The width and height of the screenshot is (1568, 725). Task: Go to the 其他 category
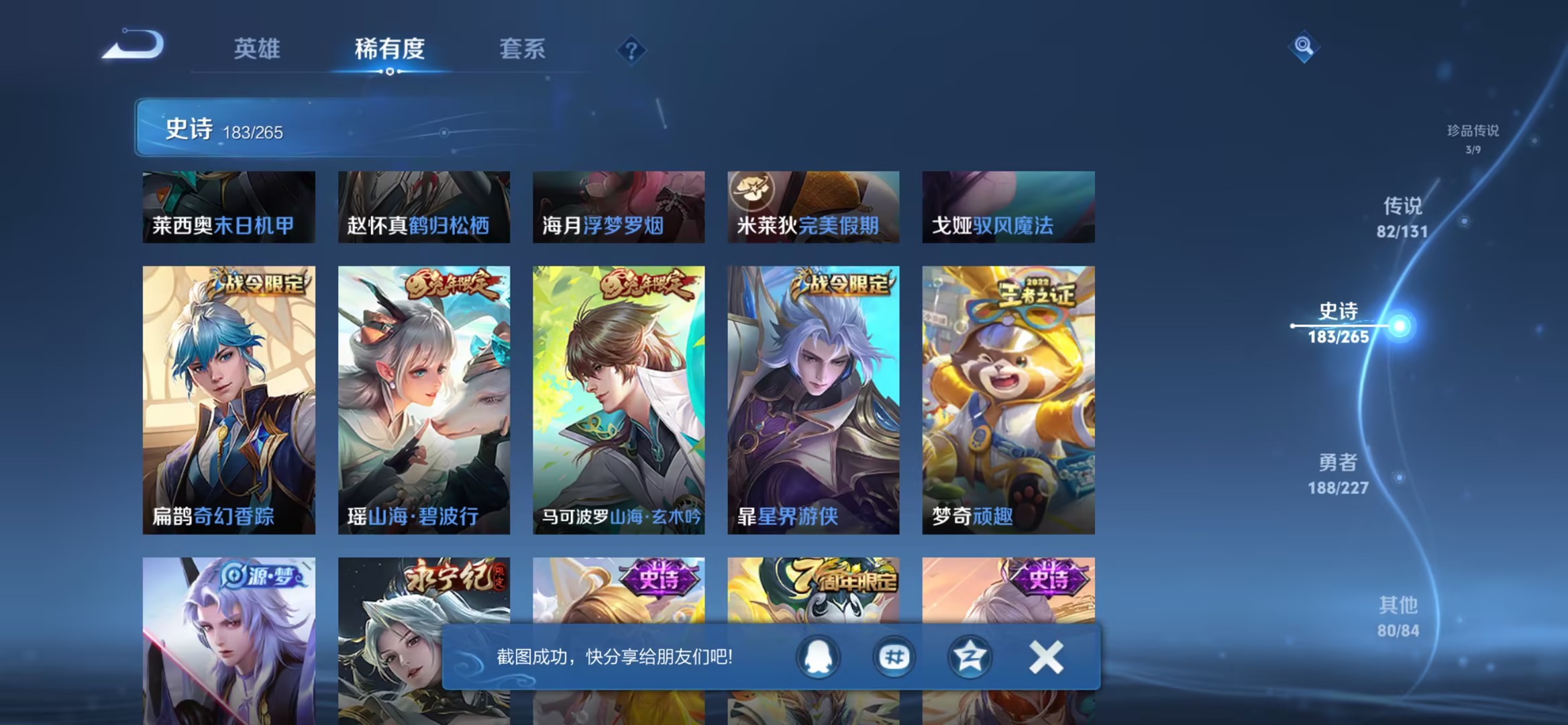[1400, 618]
